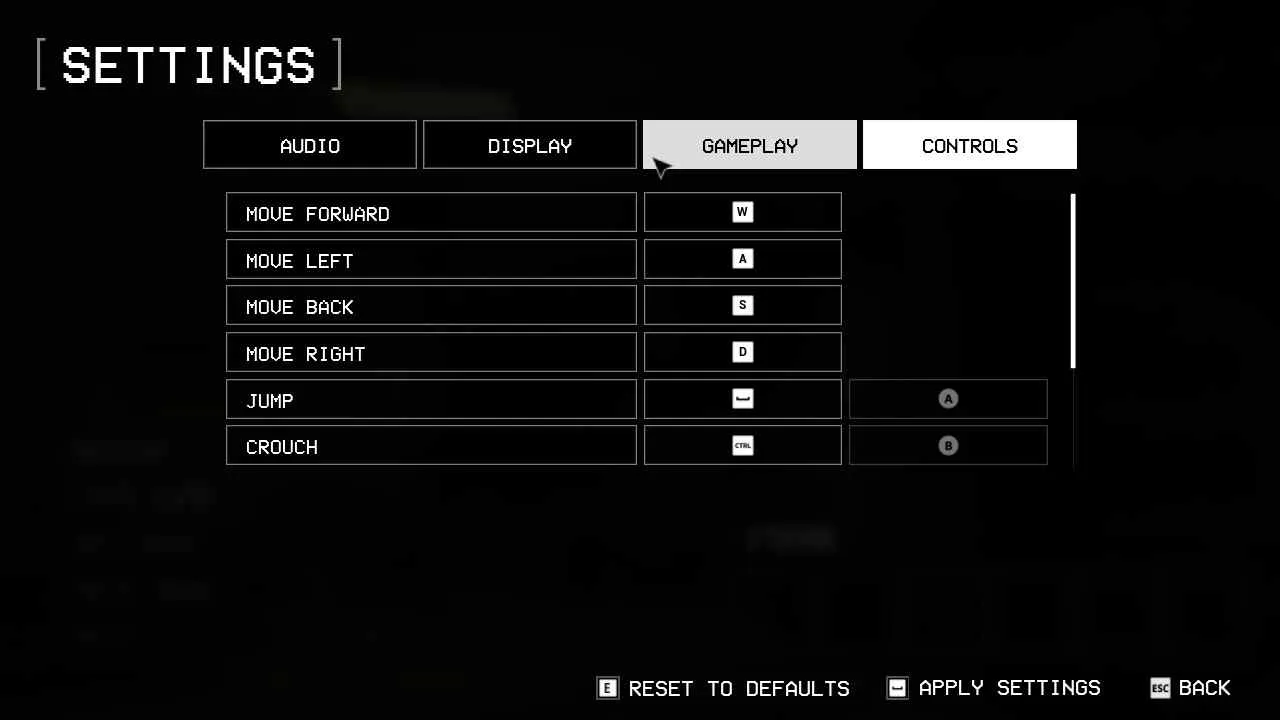Rebind the Move Forward W key
The width and height of the screenshot is (1280, 720).
pos(743,212)
